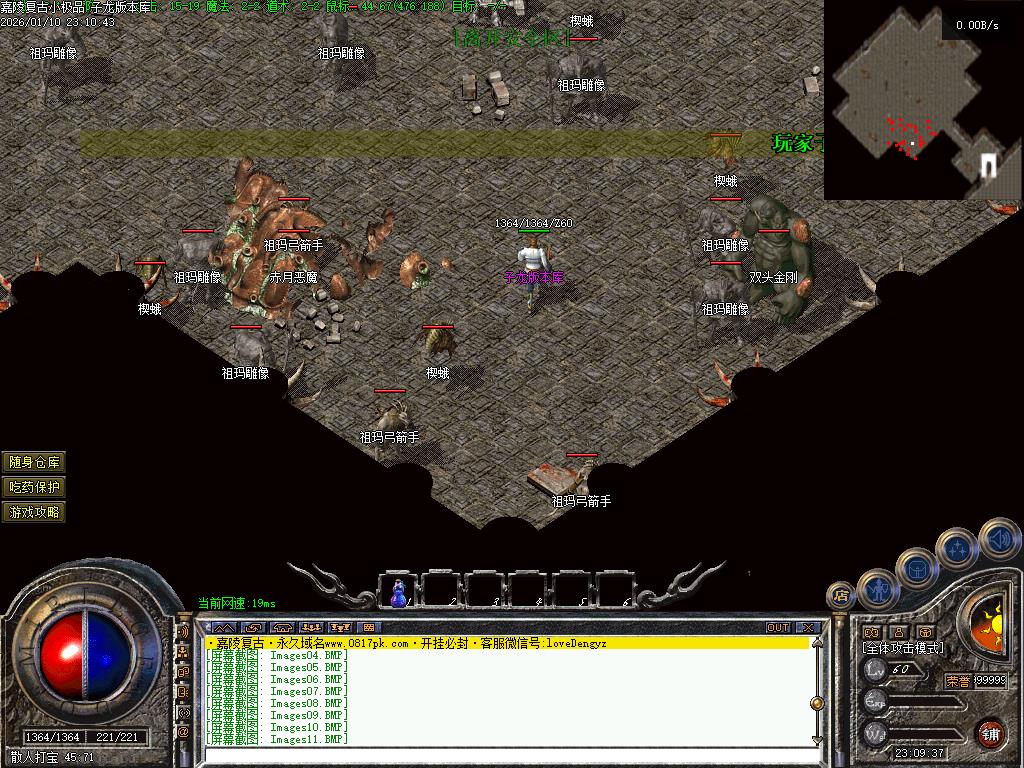Click the chat scrollbar's down arrow
Screen dimensions: 1024x768
(x=816, y=739)
